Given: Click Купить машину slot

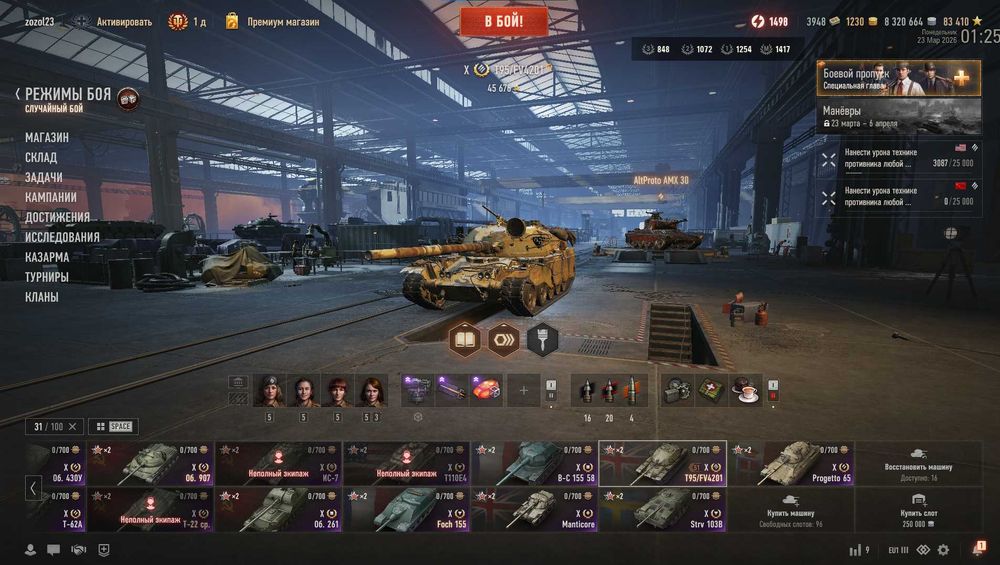Looking at the screenshot, I should pos(790,509).
